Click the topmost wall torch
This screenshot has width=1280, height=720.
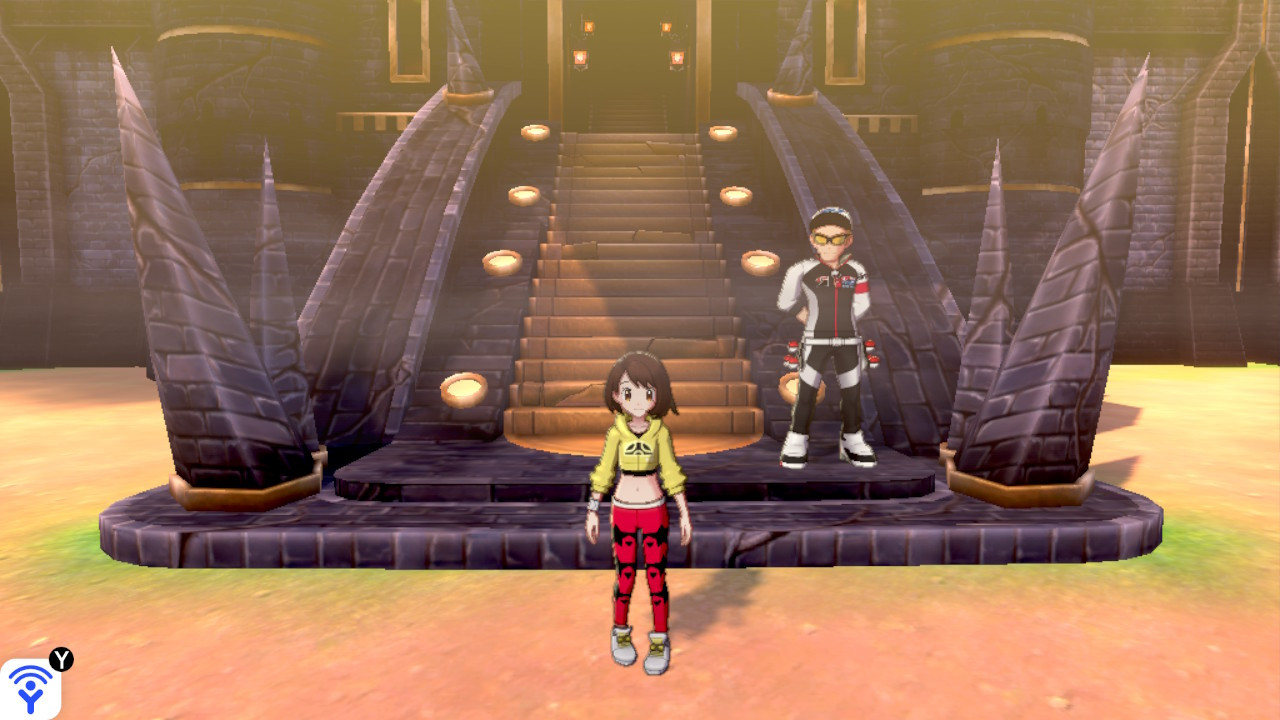click(x=588, y=27)
